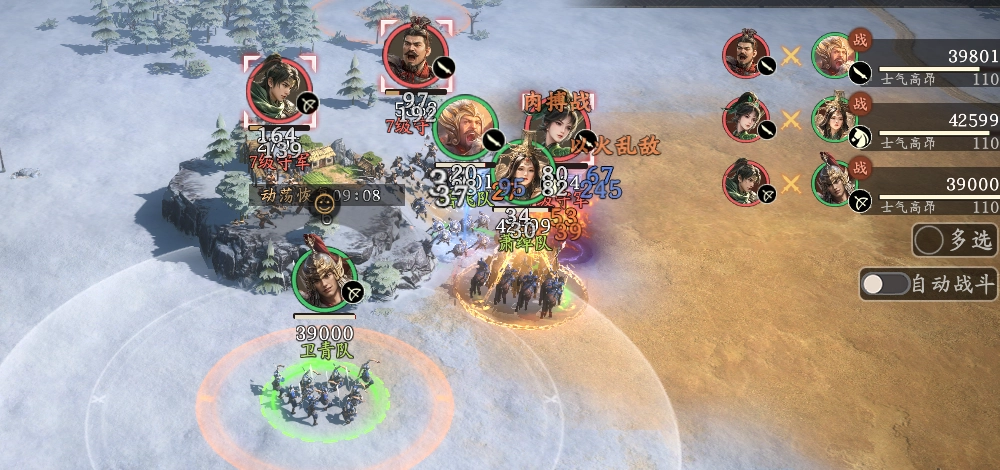Click the smiley face icon under the 动荡恢复 timer
This screenshot has width=1000, height=470.
pos(324,204)
